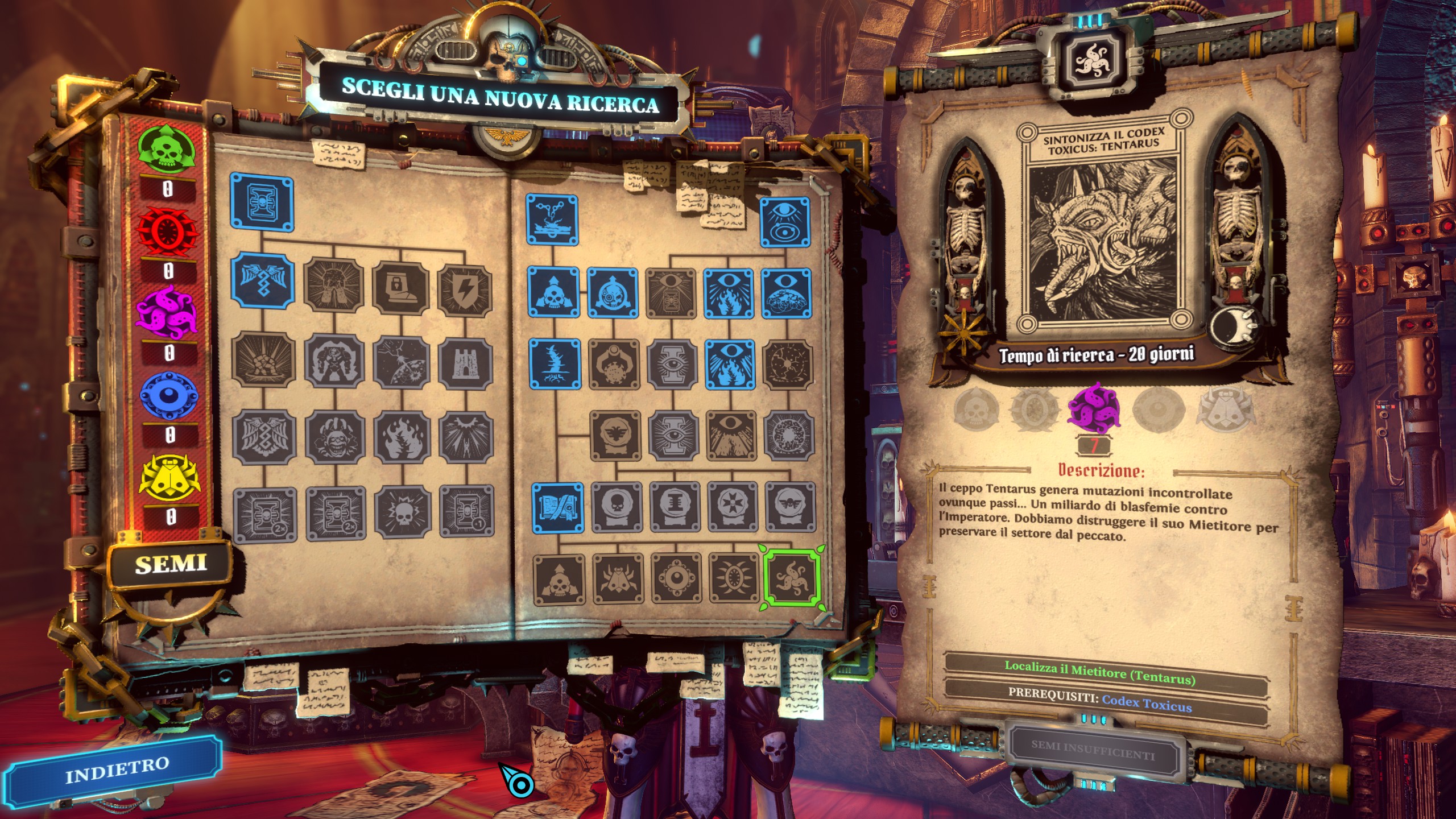1456x819 pixels.
Task: Click the blue eye seed icon
Action: coord(169,395)
